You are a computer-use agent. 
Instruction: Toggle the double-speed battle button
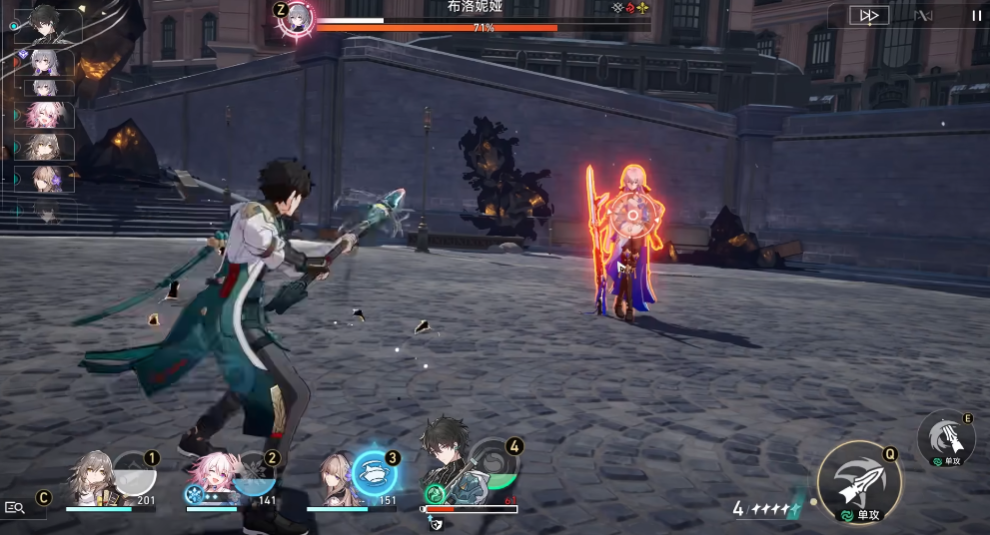[x=869, y=15]
